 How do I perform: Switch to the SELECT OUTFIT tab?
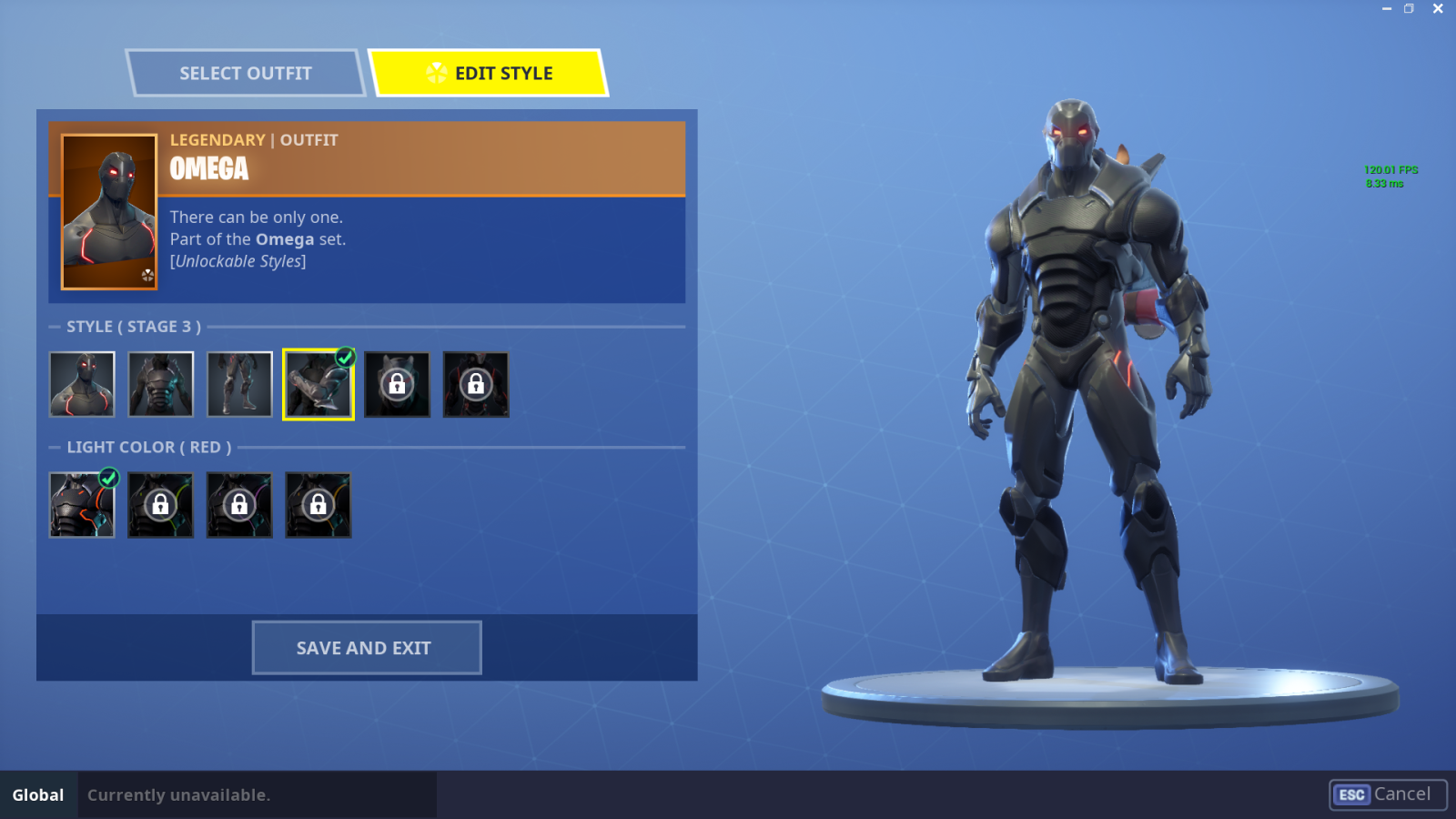pyautogui.click(x=246, y=73)
